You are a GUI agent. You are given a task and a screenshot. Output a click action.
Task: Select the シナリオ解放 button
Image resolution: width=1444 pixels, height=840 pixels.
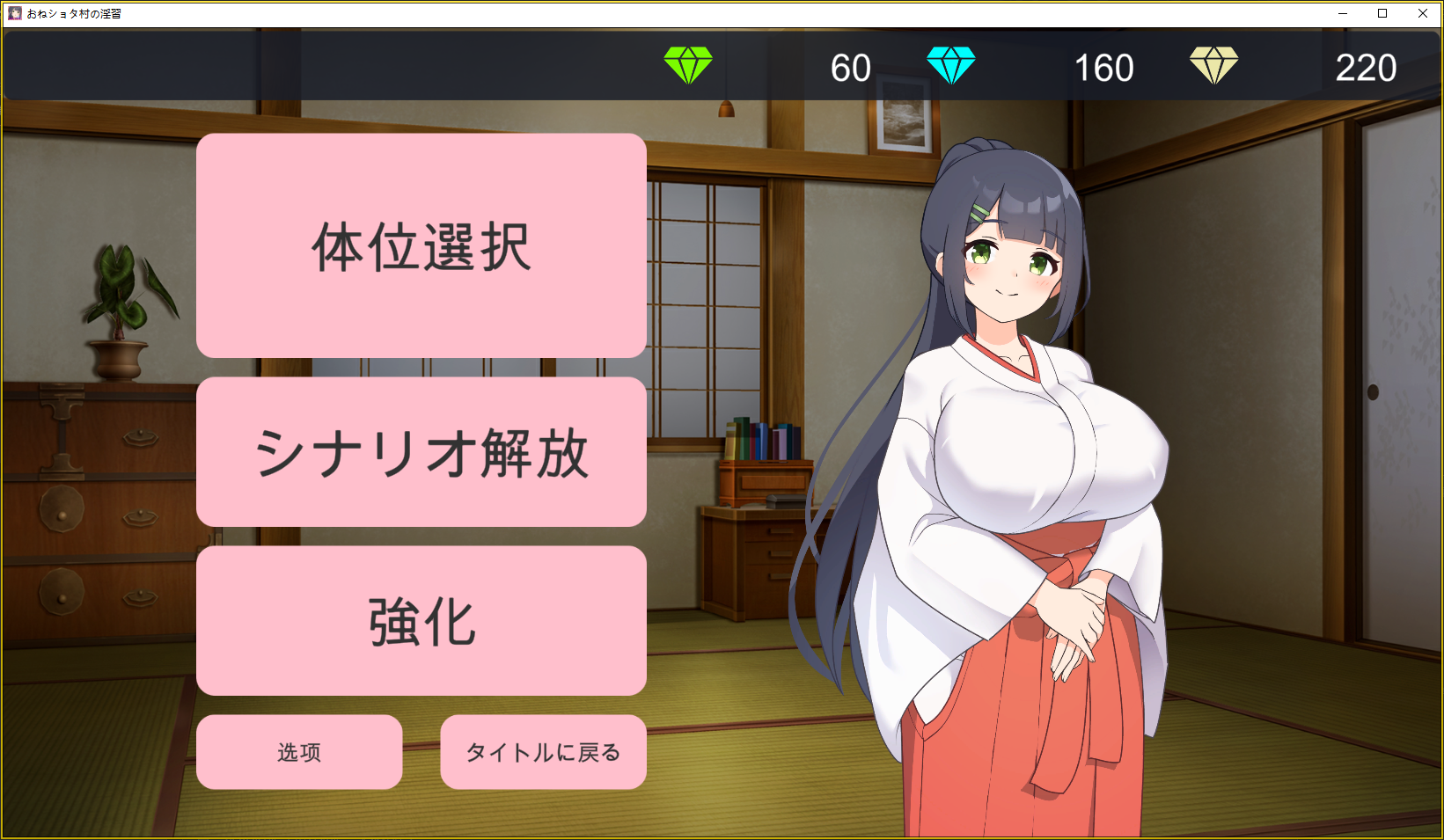pyautogui.click(x=421, y=452)
